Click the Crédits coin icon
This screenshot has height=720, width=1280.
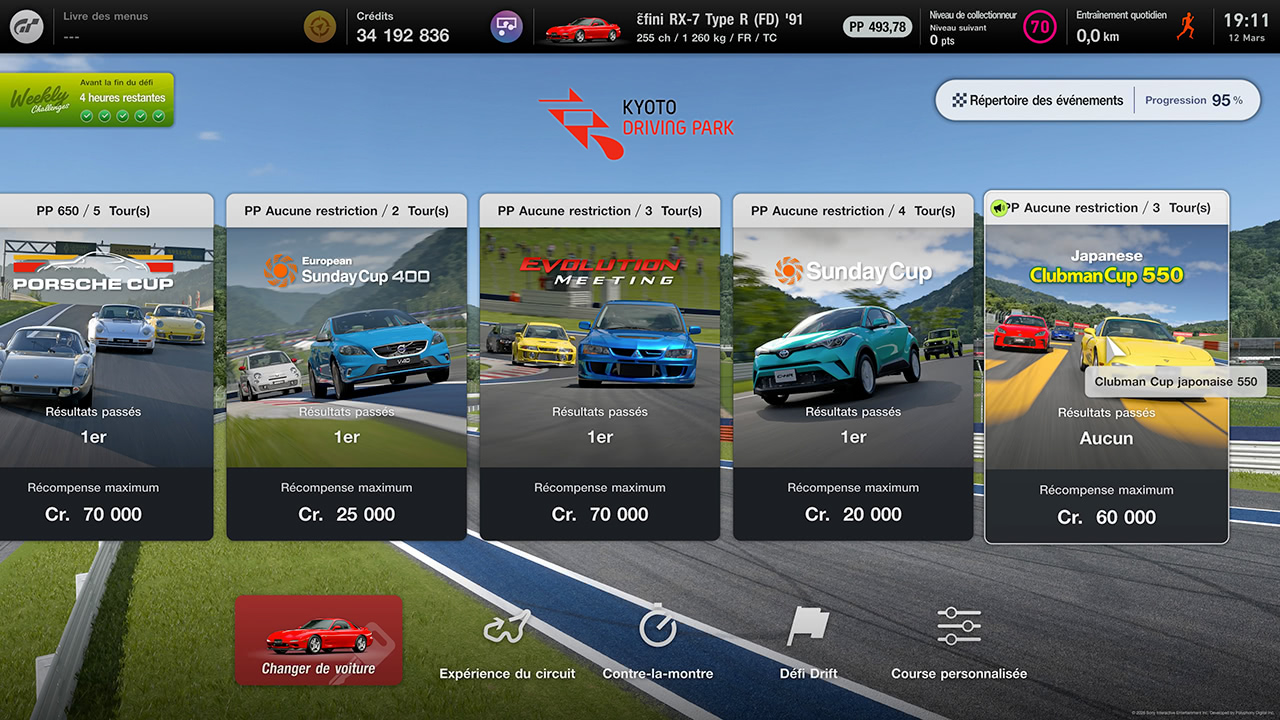319,26
